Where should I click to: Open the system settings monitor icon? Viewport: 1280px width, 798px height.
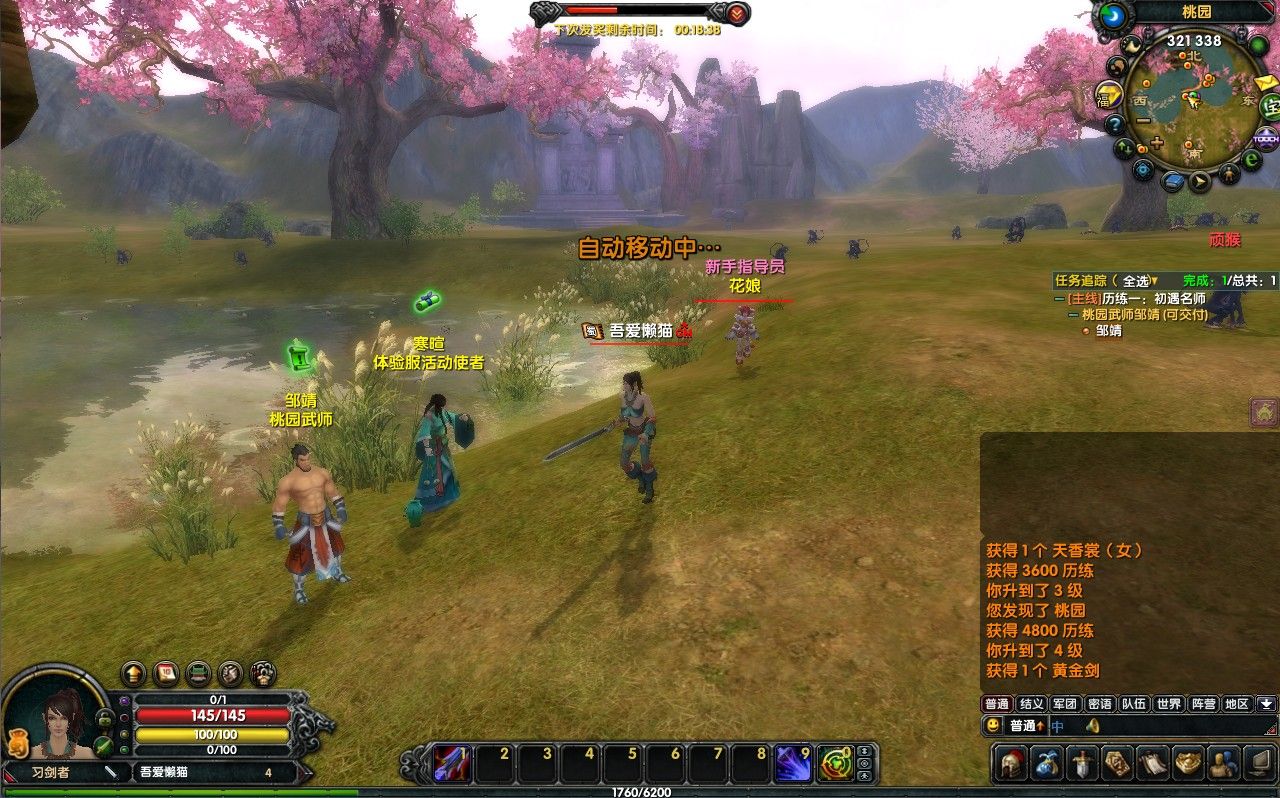1258,764
